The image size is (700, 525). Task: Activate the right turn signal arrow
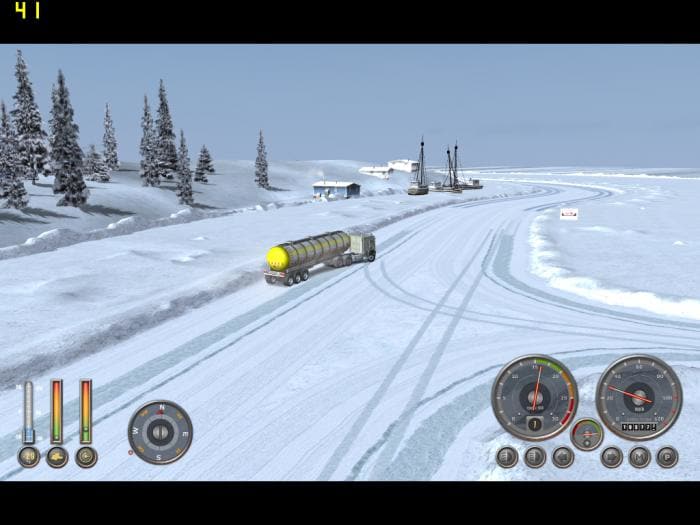click(611, 457)
